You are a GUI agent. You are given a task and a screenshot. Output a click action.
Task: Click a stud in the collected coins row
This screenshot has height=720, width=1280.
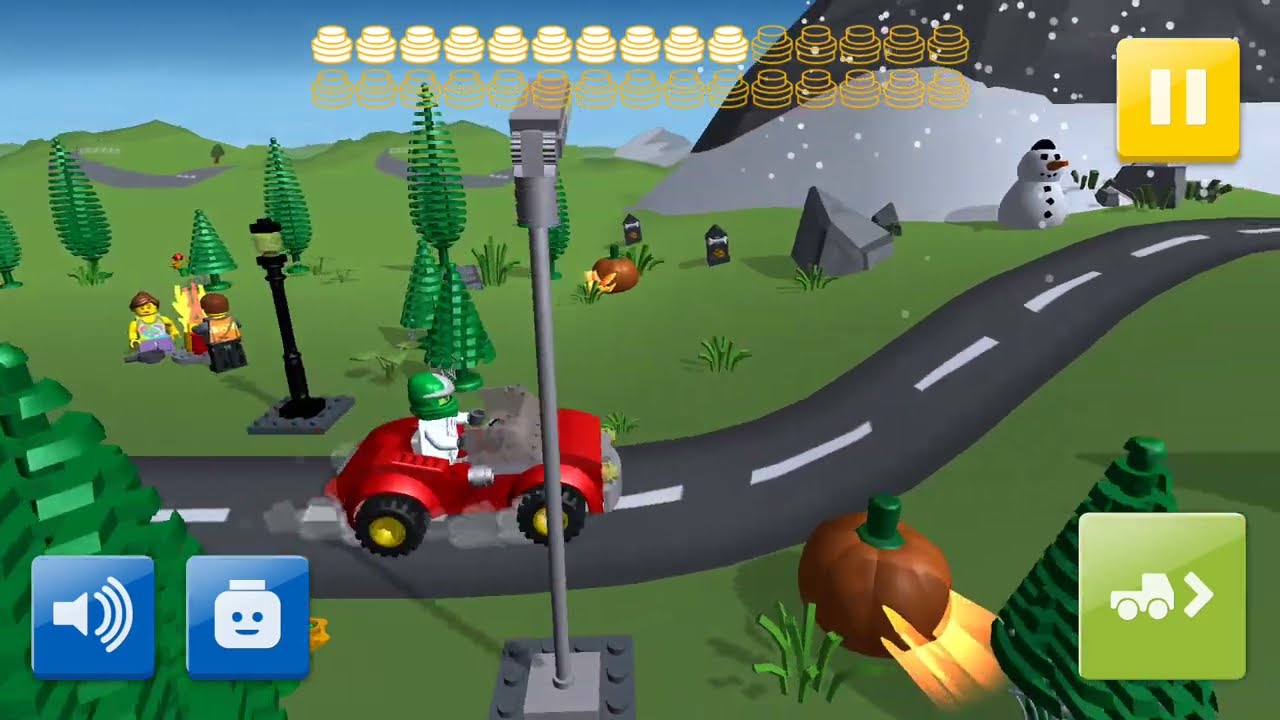[x=330, y=45]
